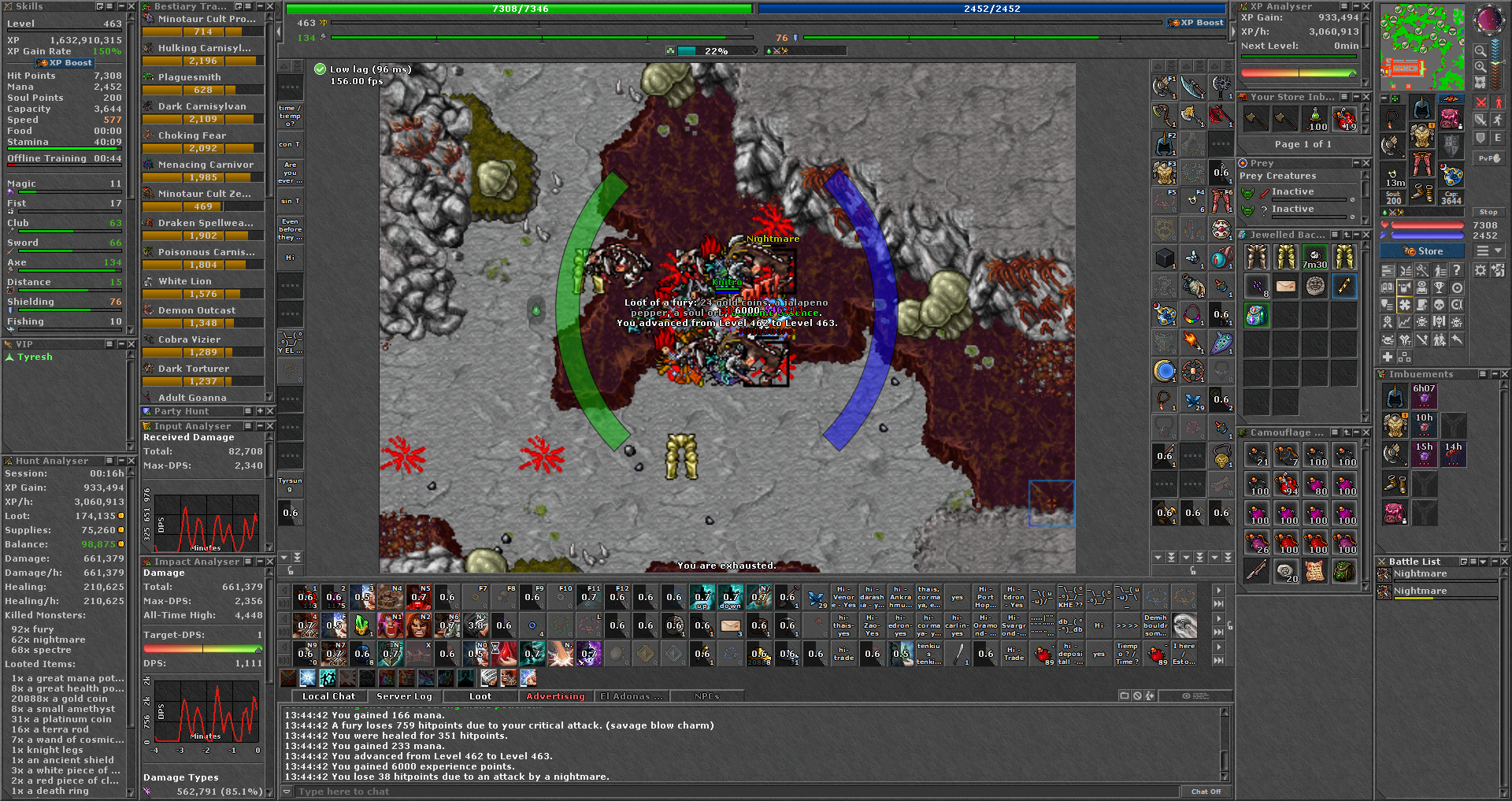Image resolution: width=1512 pixels, height=801 pixels.
Task: Zoom in the minimap with the magnifier icon
Action: [x=1480, y=67]
